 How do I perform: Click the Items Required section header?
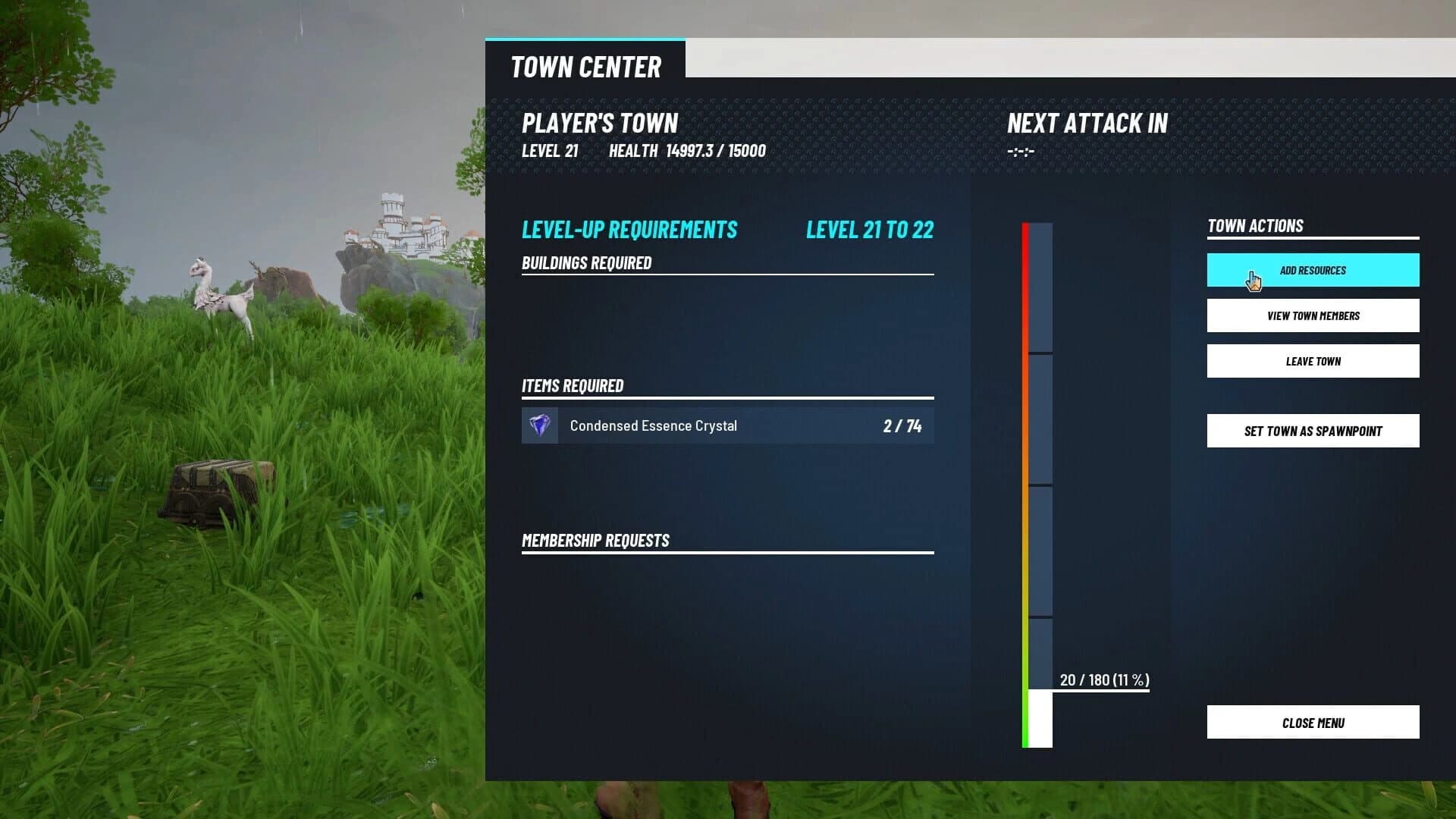(573, 385)
